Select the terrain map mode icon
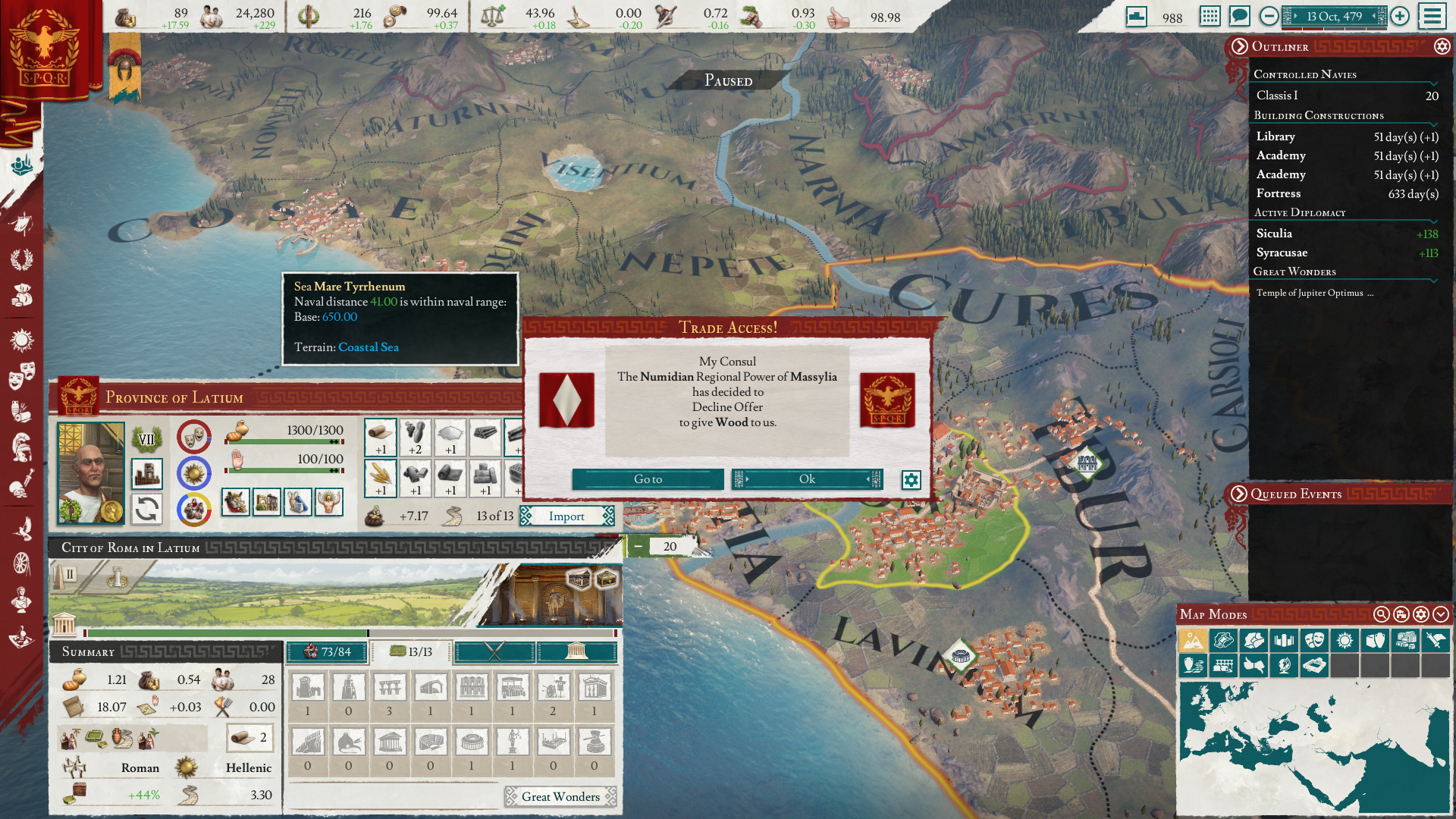 coord(1193,641)
